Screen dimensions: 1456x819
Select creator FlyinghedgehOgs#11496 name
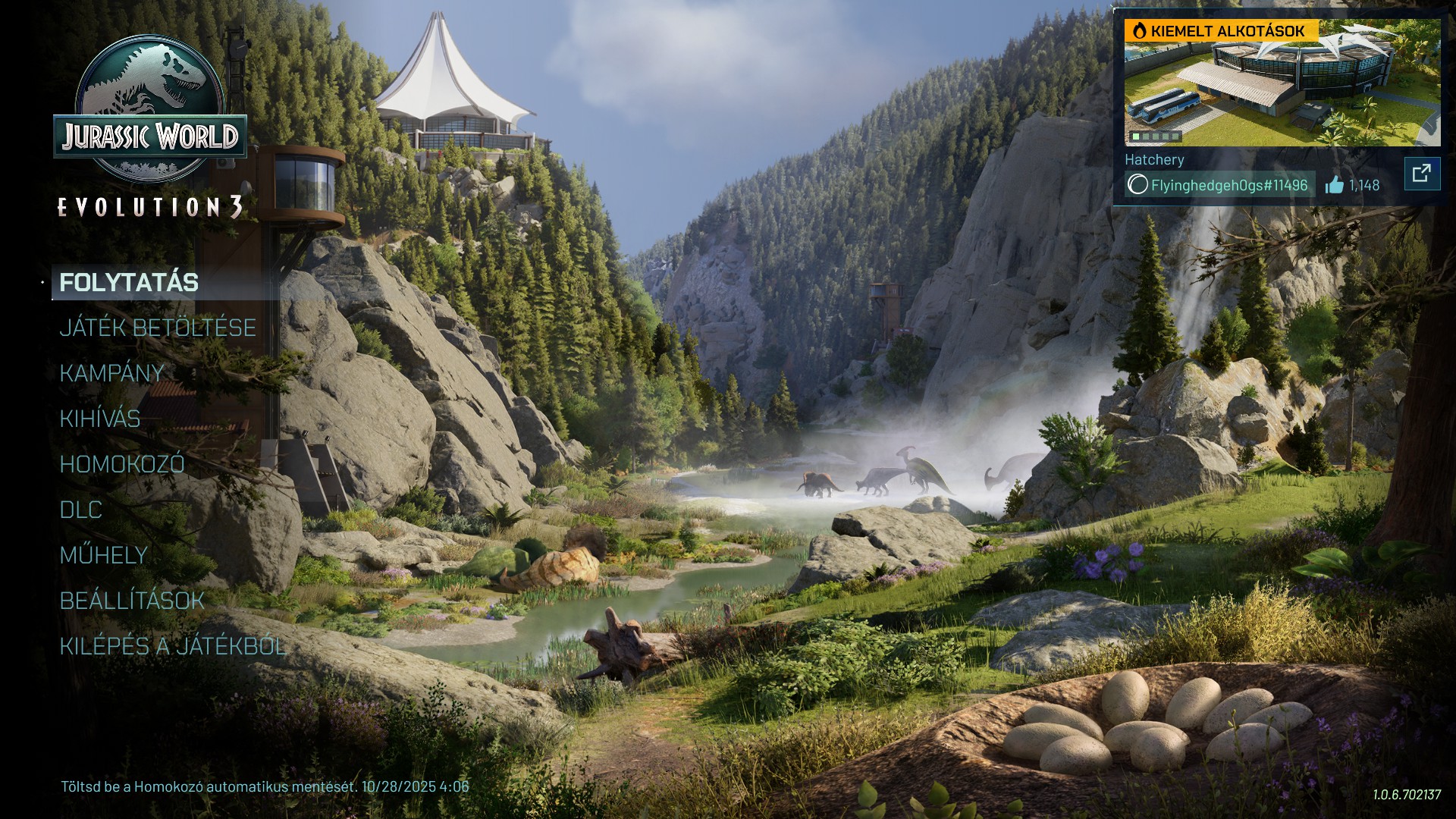[1228, 185]
